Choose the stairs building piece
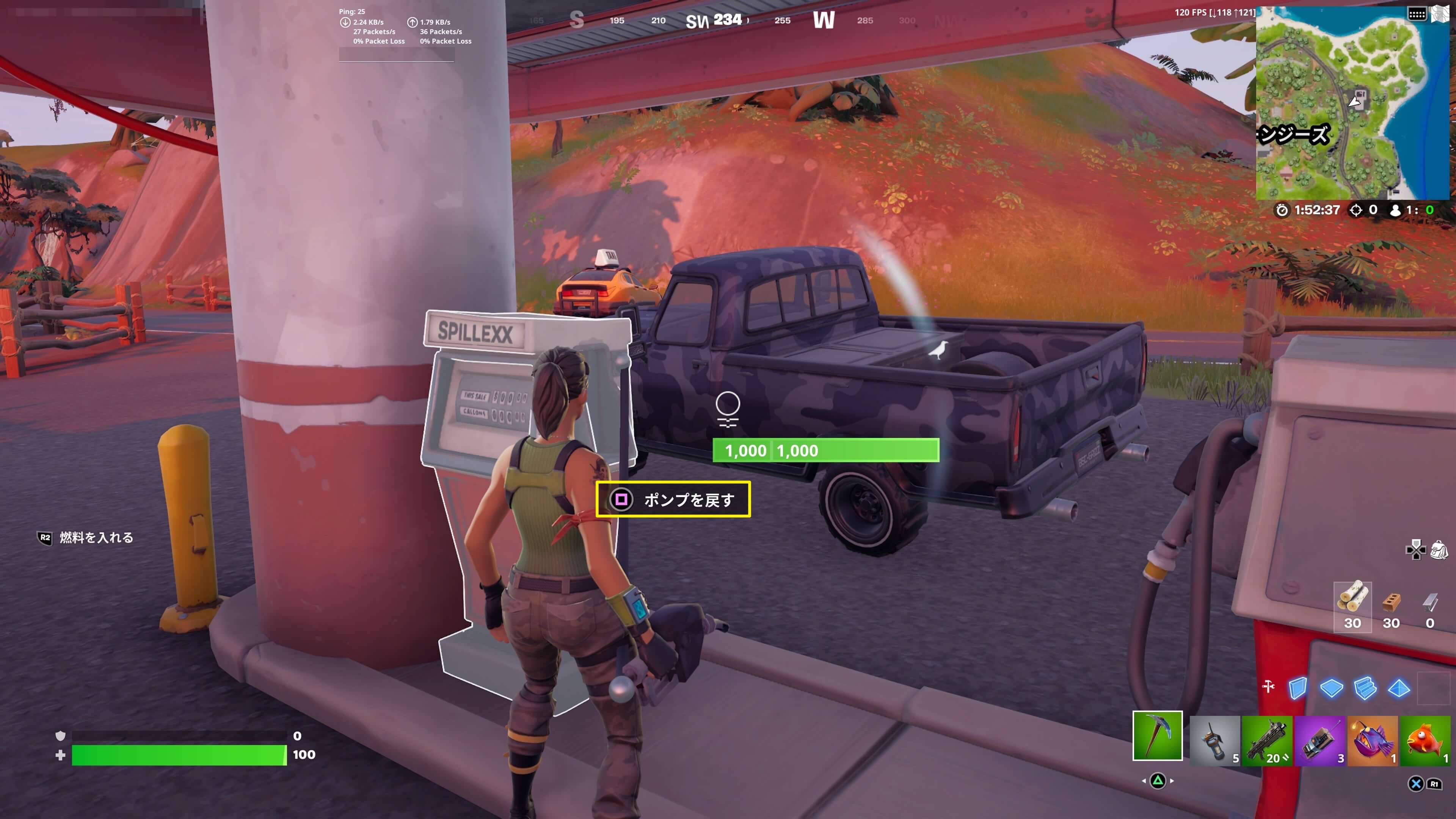1456x819 pixels. [1365, 688]
